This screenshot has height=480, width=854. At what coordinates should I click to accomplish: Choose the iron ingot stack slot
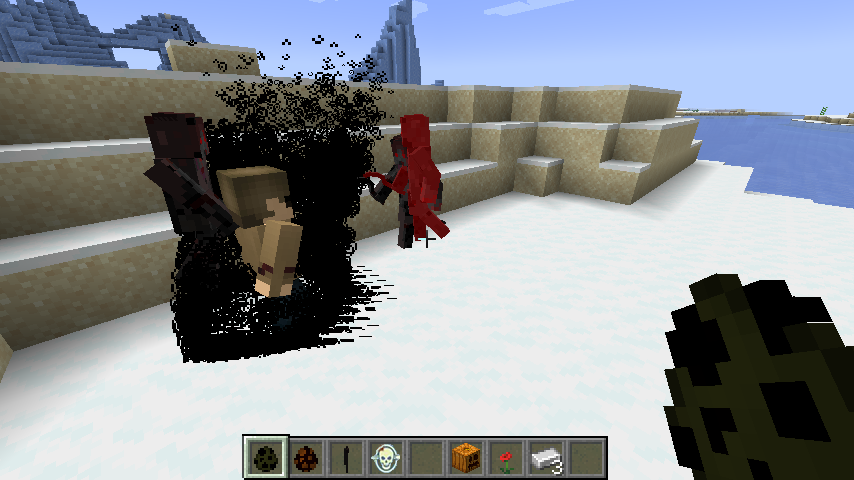tap(546, 458)
